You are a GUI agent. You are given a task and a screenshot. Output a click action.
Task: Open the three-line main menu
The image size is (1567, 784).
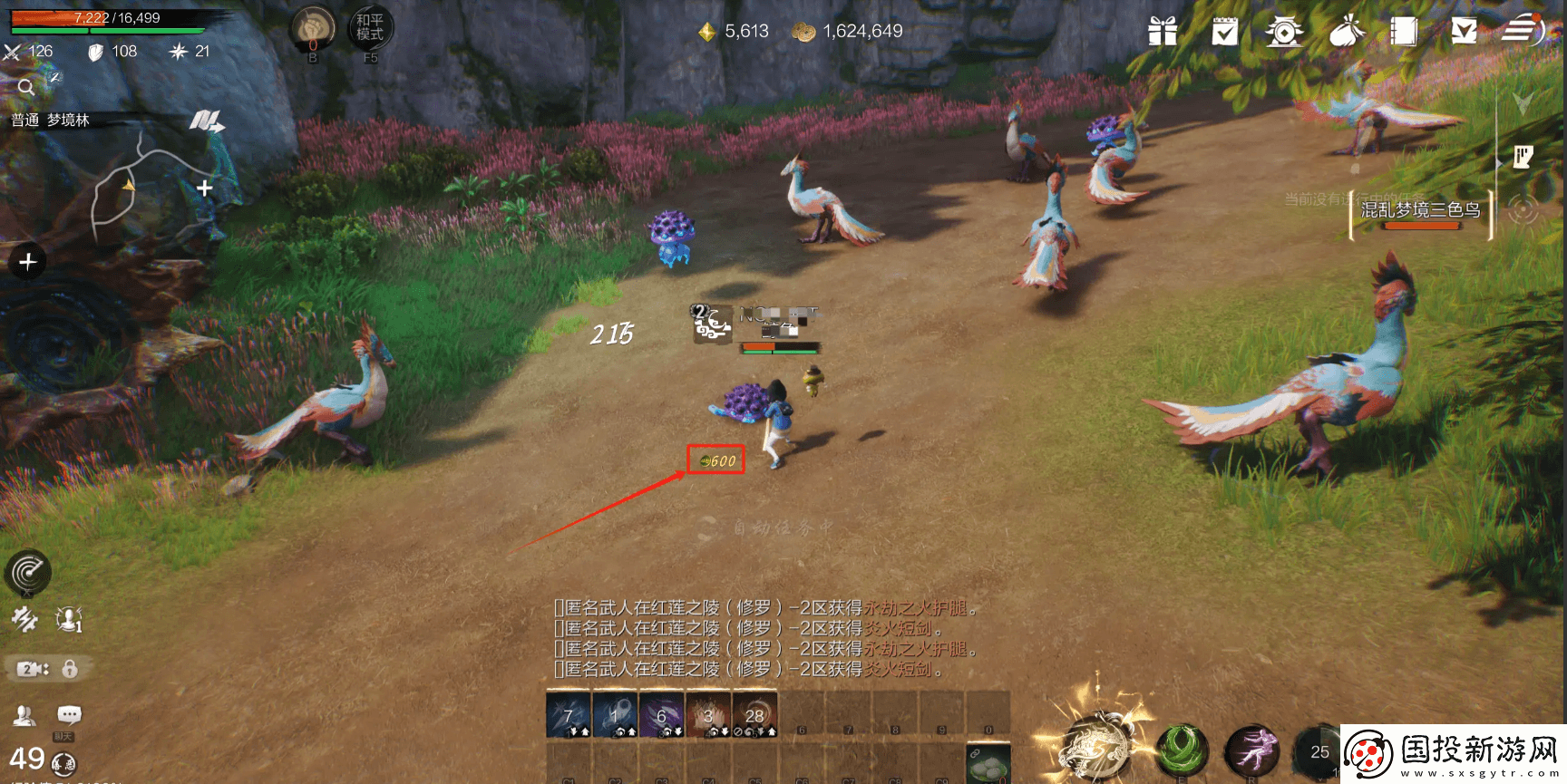[1522, 30]
